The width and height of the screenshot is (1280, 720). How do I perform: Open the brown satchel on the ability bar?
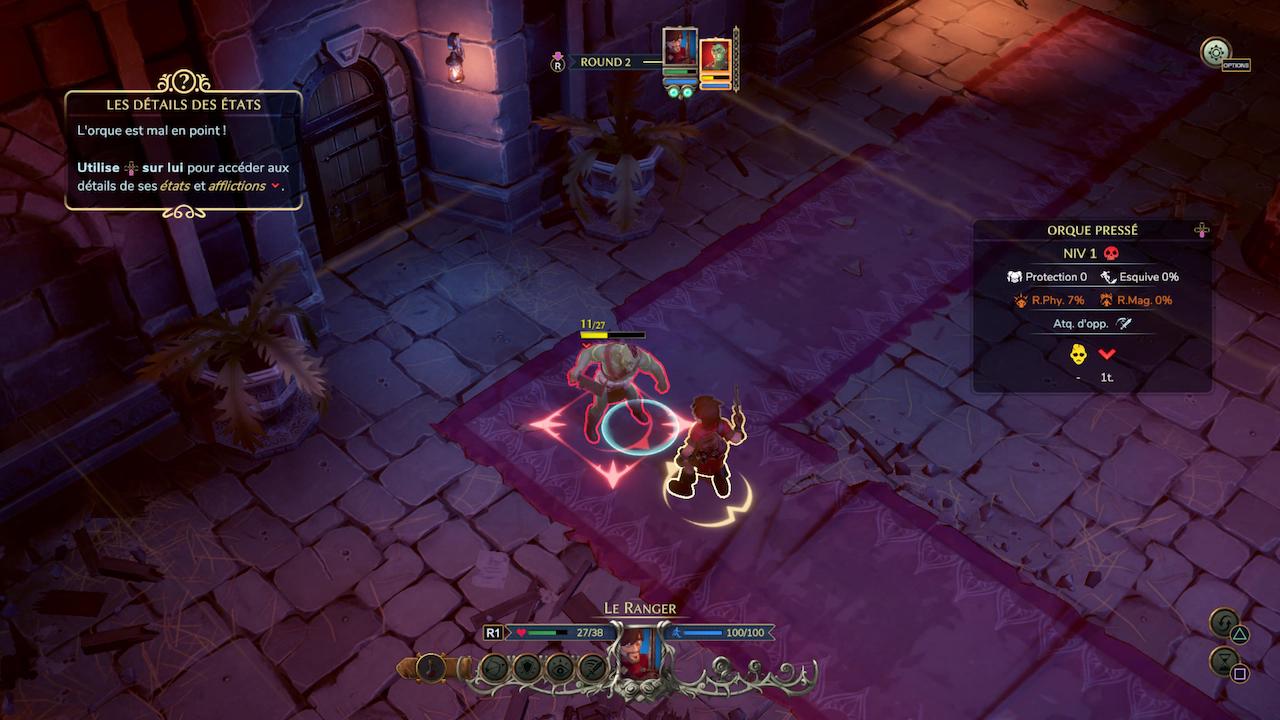432,667
